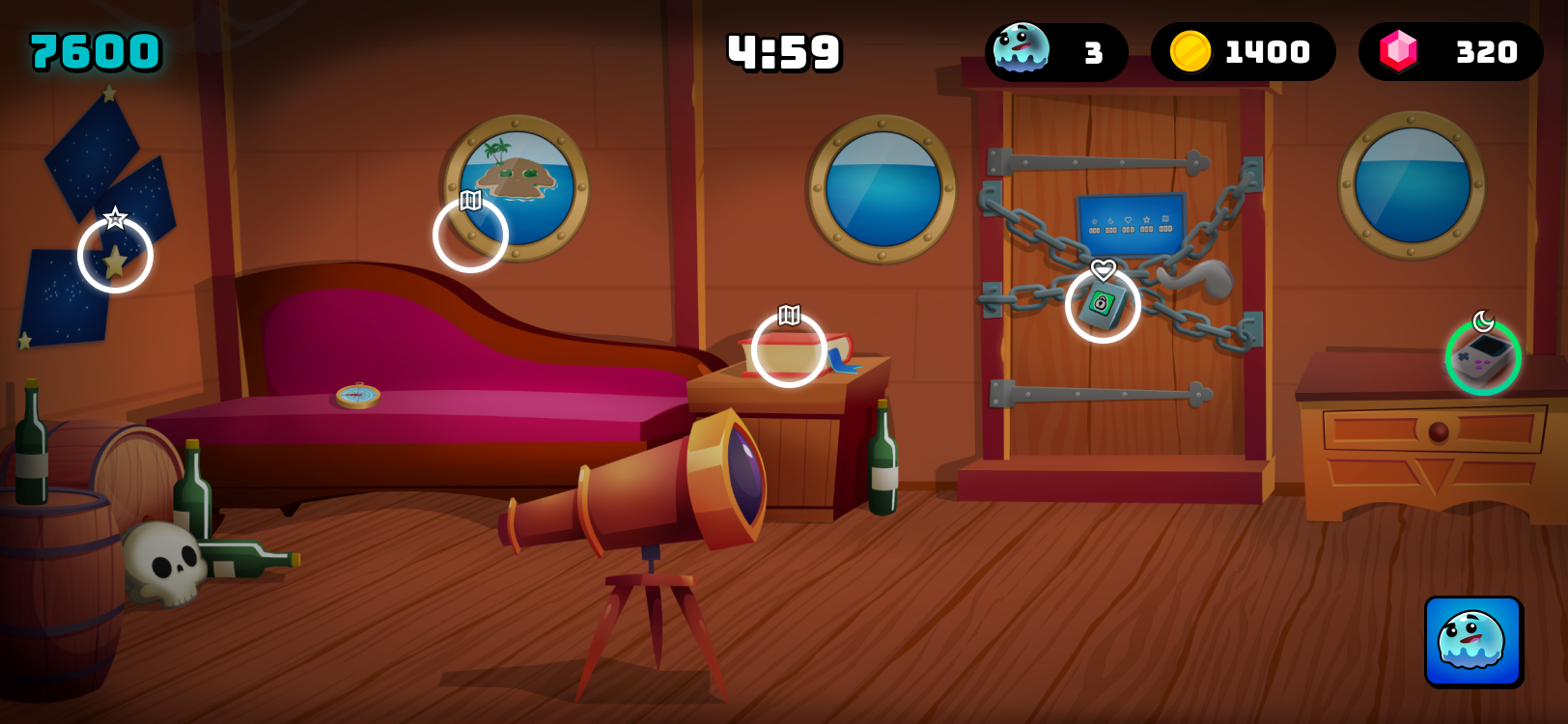Open the blue ghost character button

click(x=1472, y=641)
